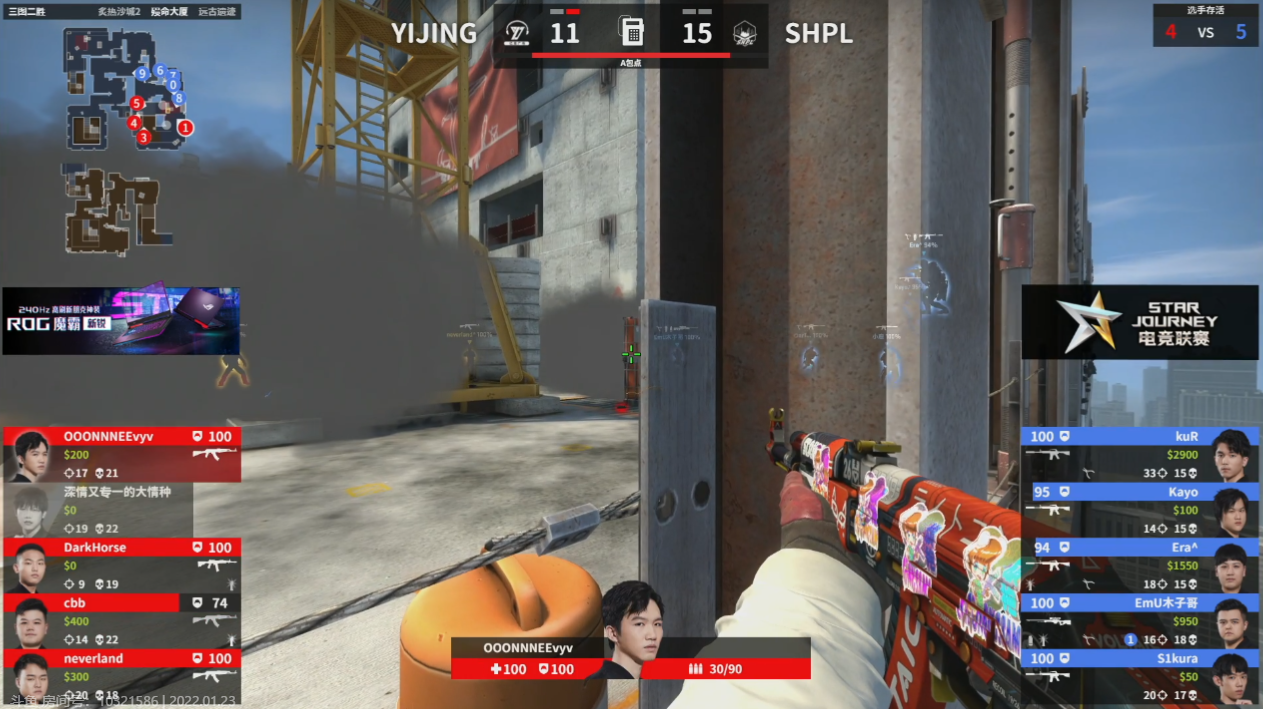Select OOONNNEEvyv's row in the team list
1263x709 pixels.
pos(122,455)
